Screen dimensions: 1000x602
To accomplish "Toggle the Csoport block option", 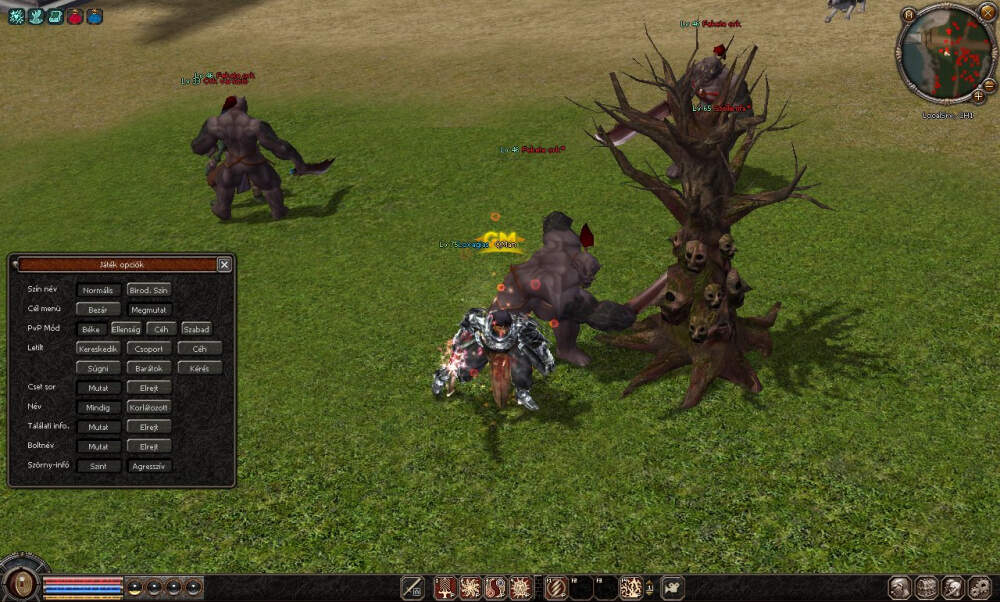I will coord(149,349).
